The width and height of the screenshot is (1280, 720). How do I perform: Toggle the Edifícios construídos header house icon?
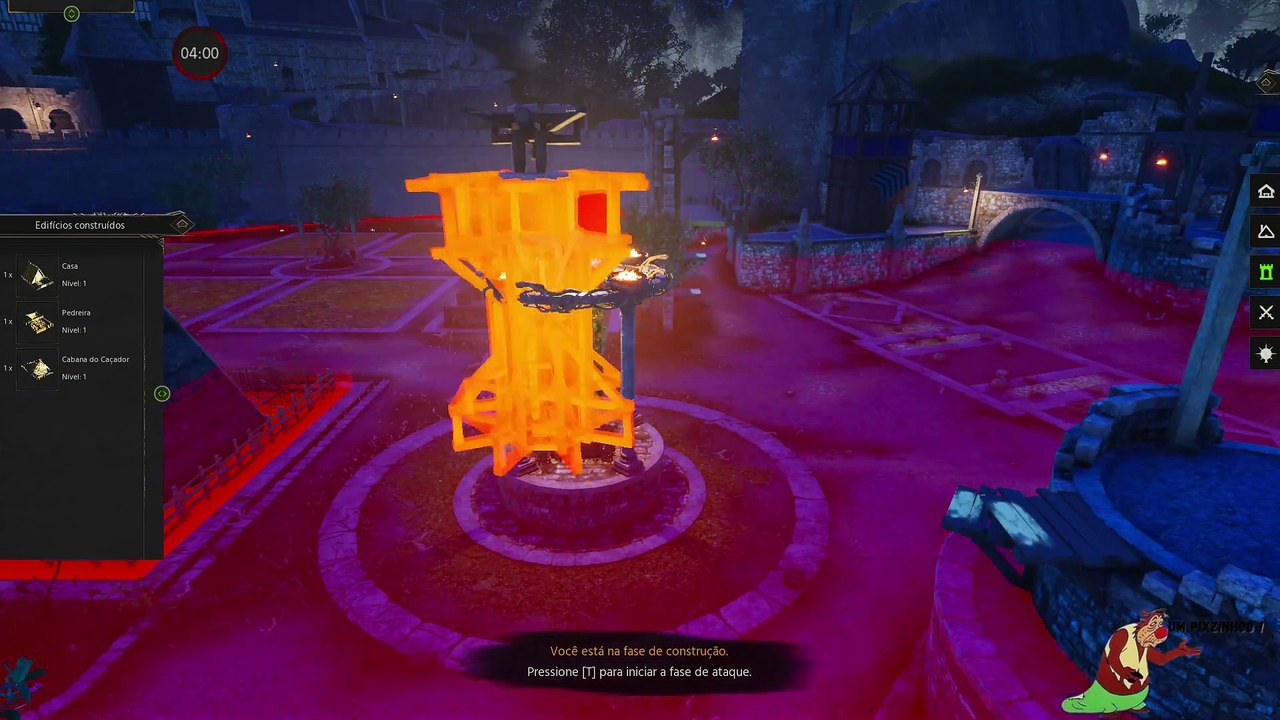pos(181,224)
